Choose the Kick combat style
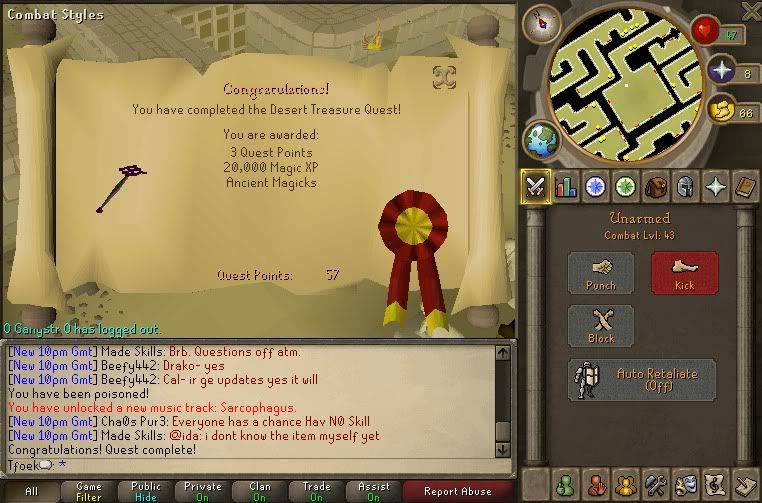Image resolution: width=762 pixels, height=503 pixels. pos(684,273)
